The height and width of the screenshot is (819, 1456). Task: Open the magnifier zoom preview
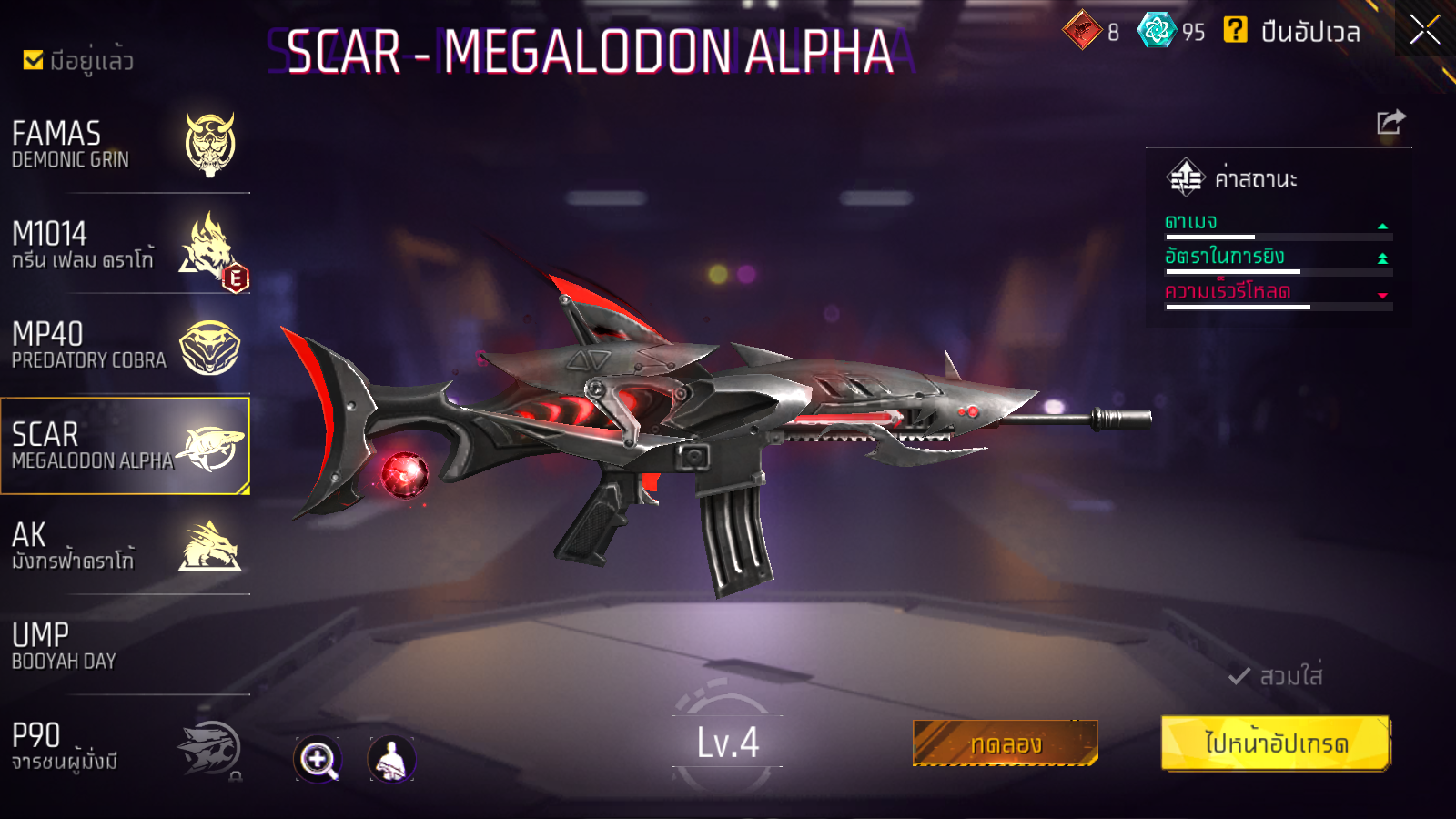click(x=318, y=759)
